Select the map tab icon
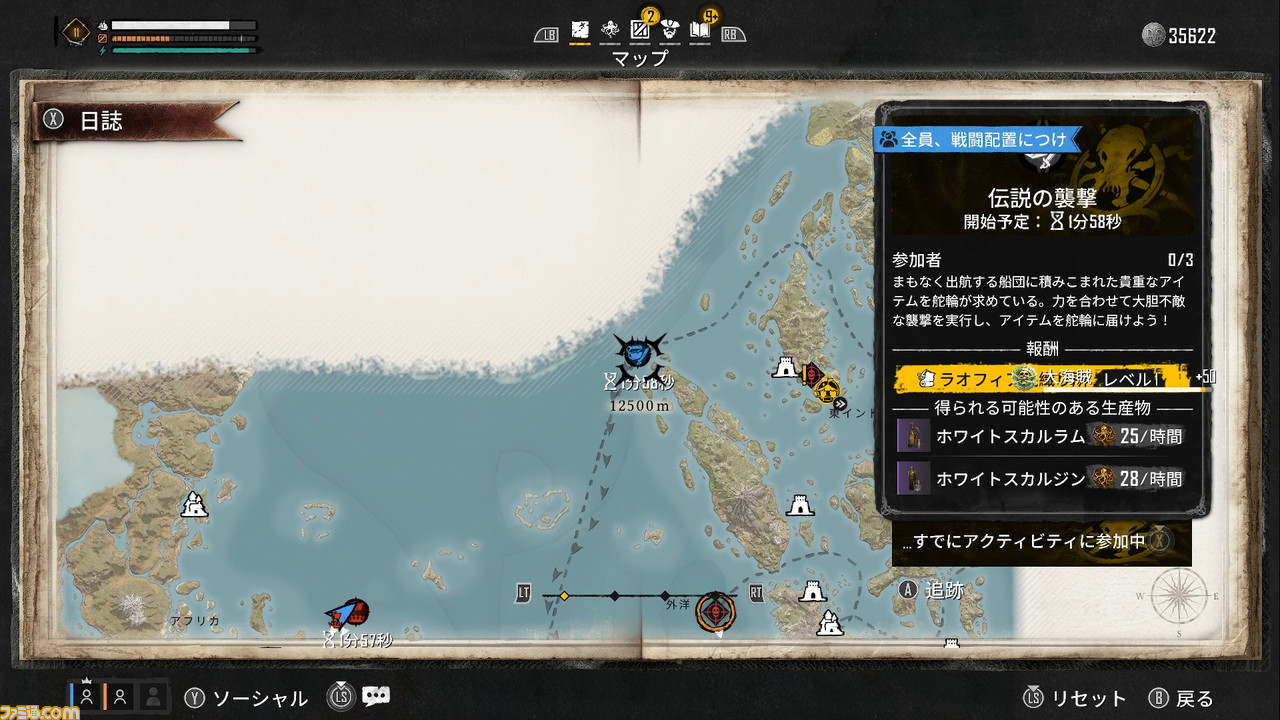The width and height of the screenshot is (1280, 720). [580, 31]
